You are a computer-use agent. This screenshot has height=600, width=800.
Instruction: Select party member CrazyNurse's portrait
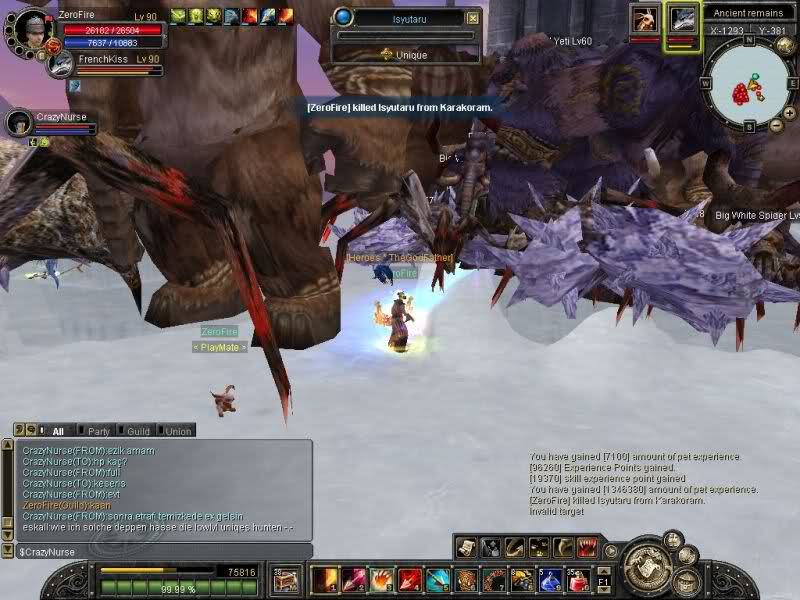tap(18, 122)
